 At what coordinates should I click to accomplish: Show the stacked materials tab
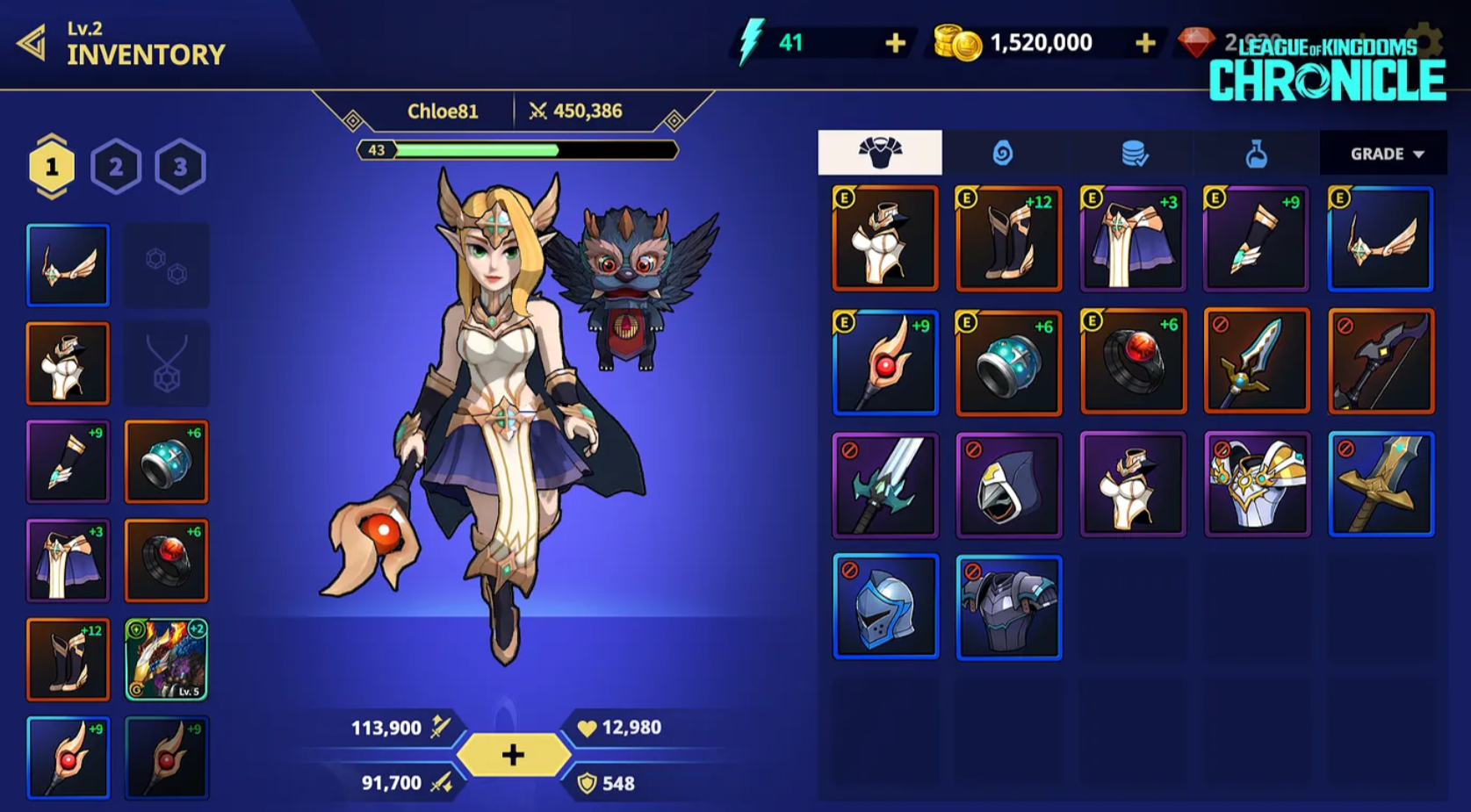point(1134,154)
